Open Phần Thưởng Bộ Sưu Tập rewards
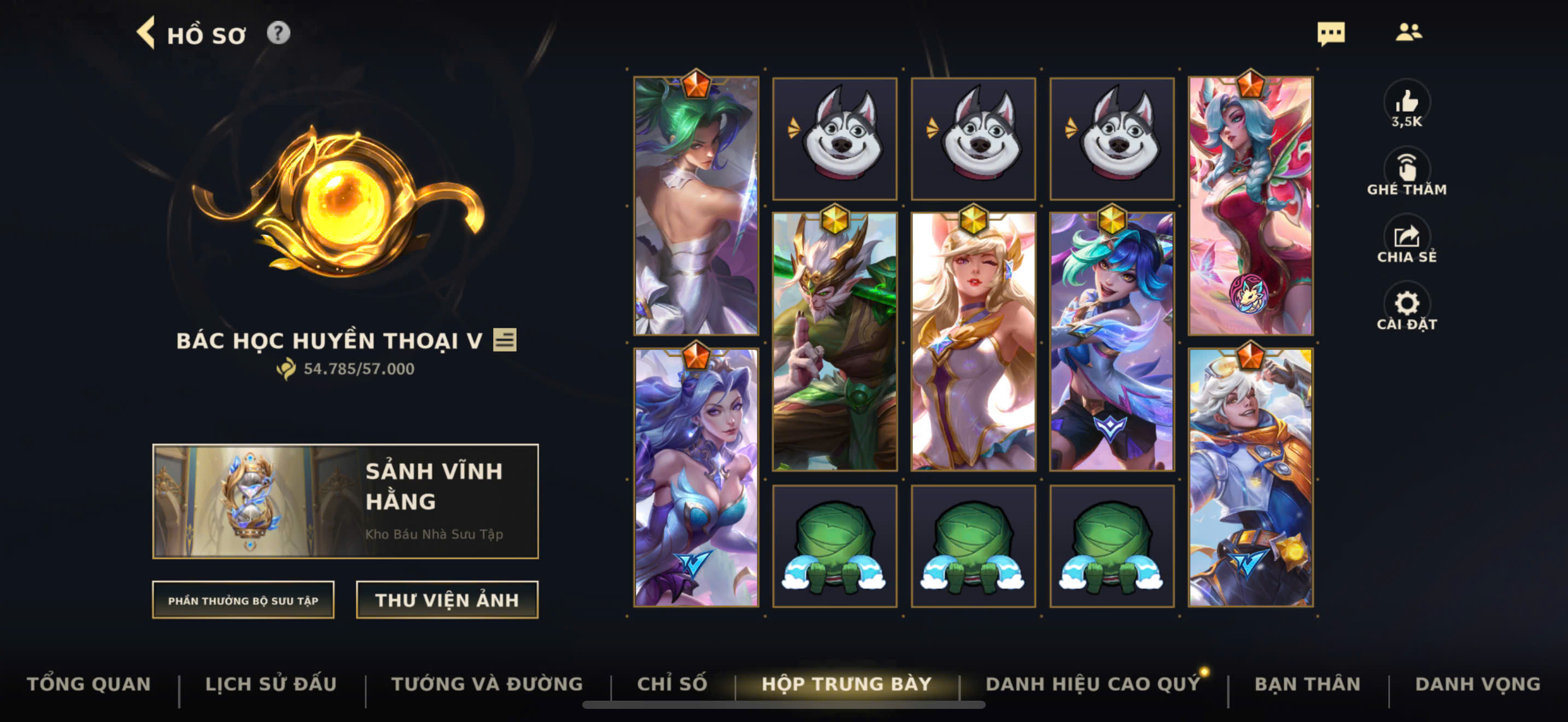This screenshot has height=722, width=1568. [x=243, y=600]
